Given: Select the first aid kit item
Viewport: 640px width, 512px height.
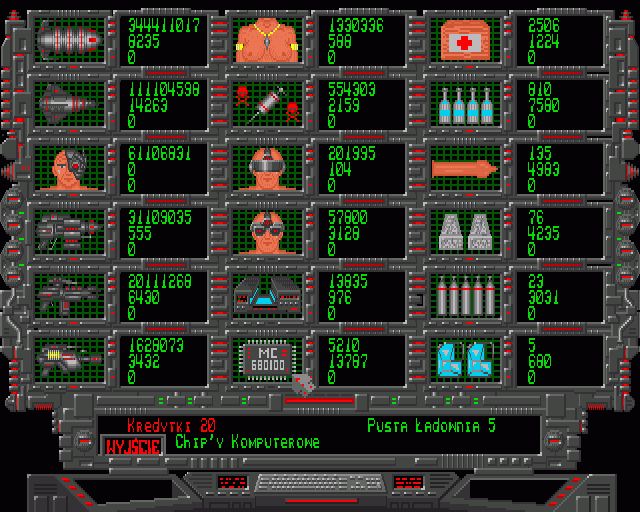Looking at the screenshot, I should tap(463, 39).
